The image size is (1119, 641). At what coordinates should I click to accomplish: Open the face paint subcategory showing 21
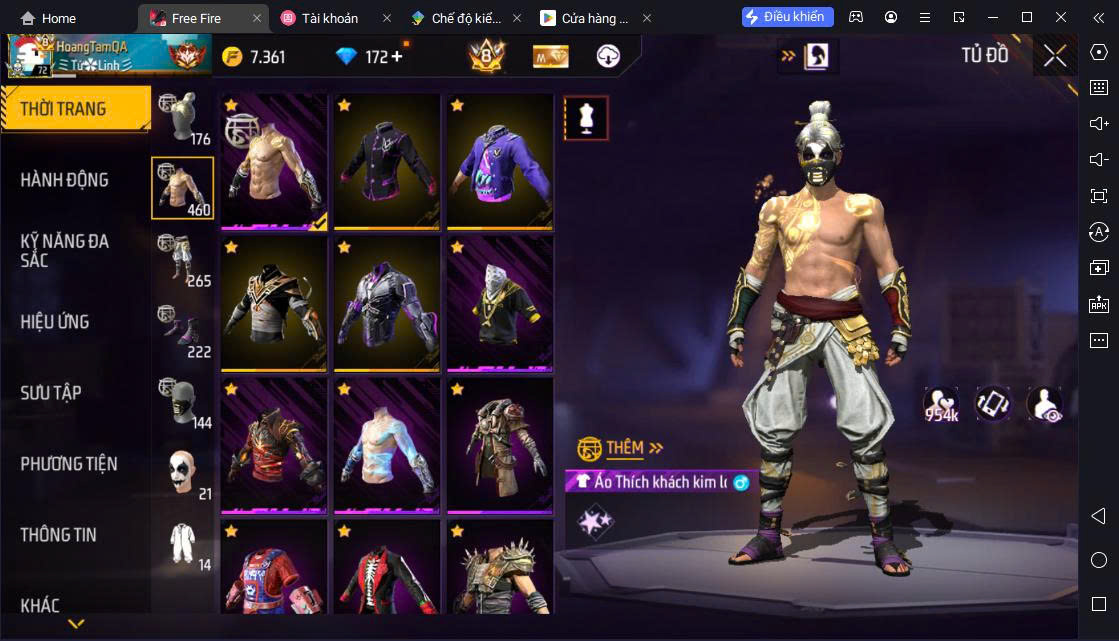click(182, 473)
